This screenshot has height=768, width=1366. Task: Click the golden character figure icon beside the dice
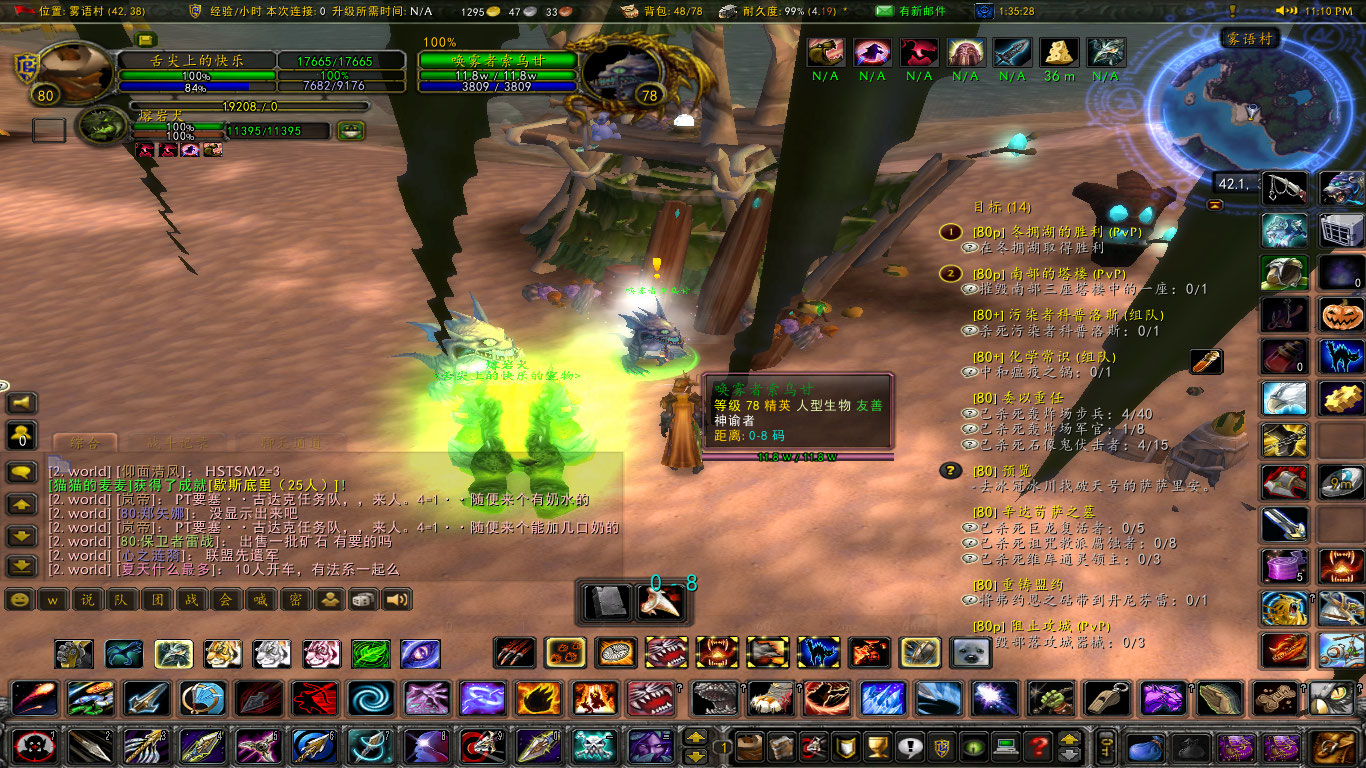[x=330, y=602]
